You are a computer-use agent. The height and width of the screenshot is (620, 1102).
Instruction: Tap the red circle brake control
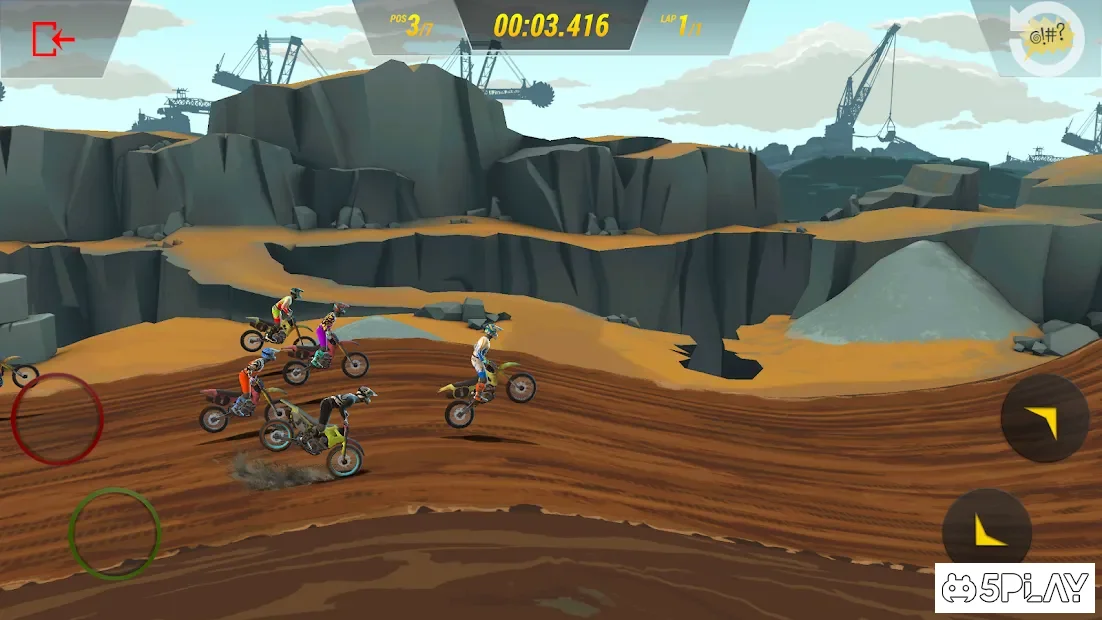click(57, 419)
